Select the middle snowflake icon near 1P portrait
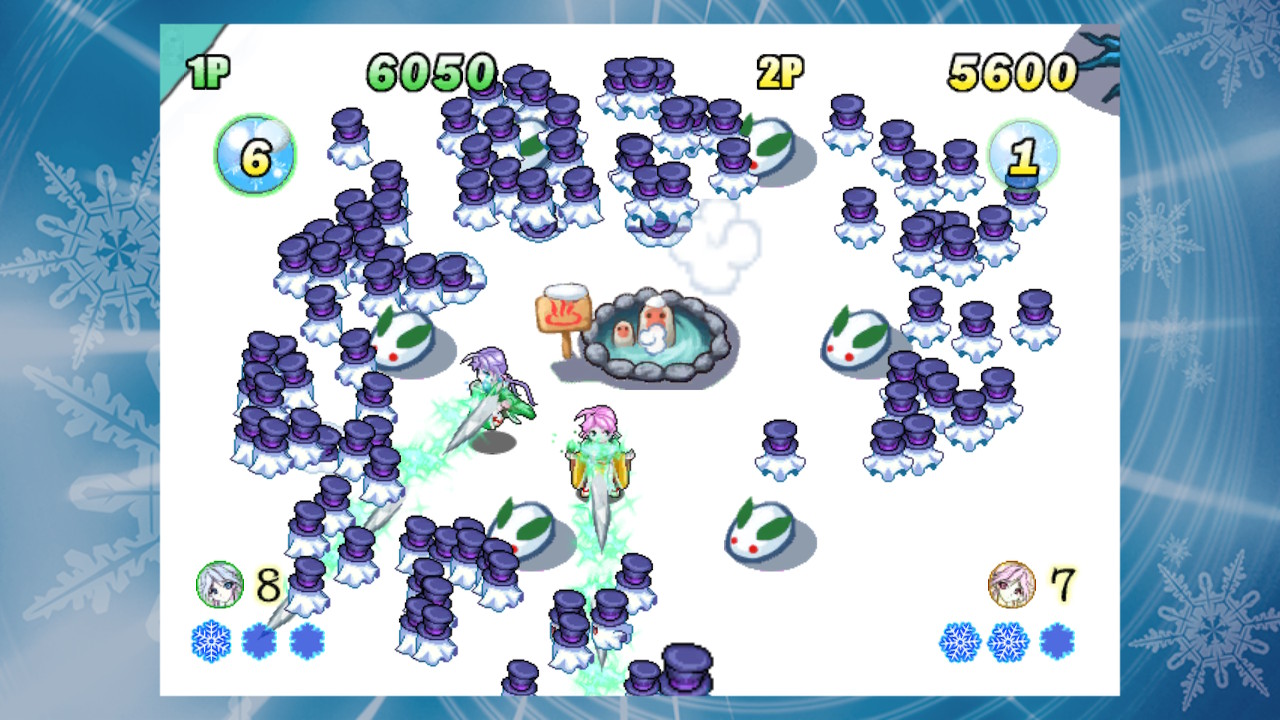Viewport: 1280px width, 720px height. (x=259, y=640)
